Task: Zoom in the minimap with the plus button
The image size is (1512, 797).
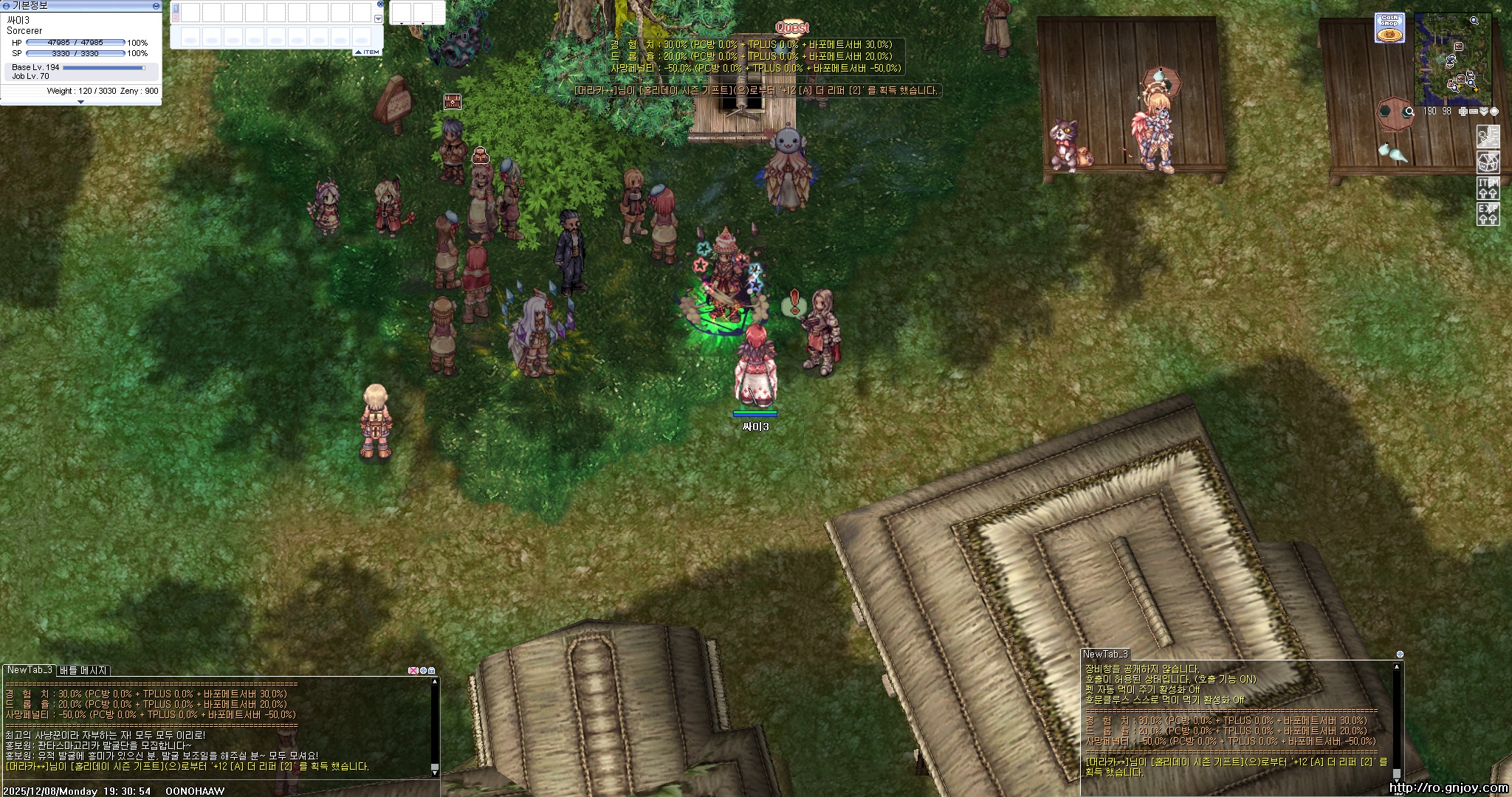Action: click(1463, 111)
